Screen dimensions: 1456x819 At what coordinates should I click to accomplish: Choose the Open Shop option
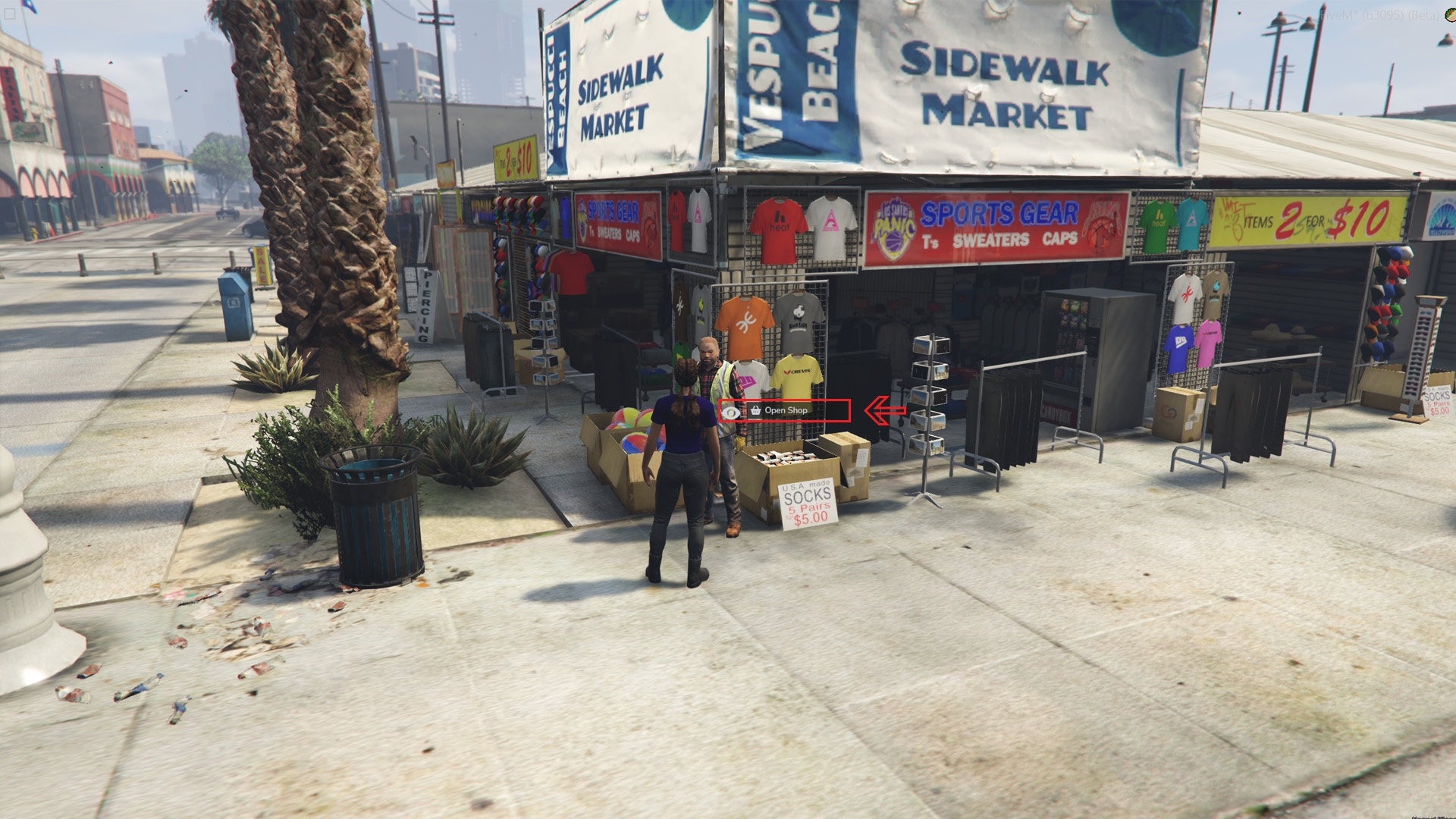tap(786, 410)
